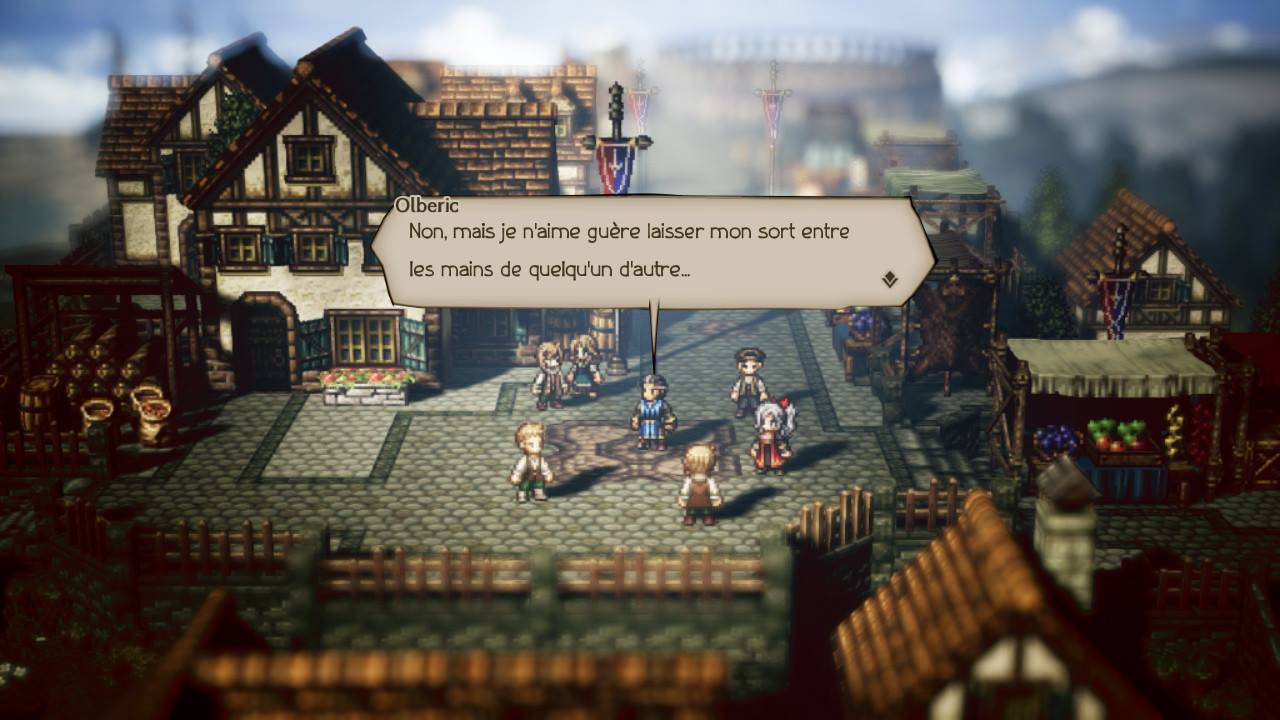Select the white-haired character in red attire
Image resolution: width=1280 pixels, height=720 pixels.
click(x=770, y=425)
